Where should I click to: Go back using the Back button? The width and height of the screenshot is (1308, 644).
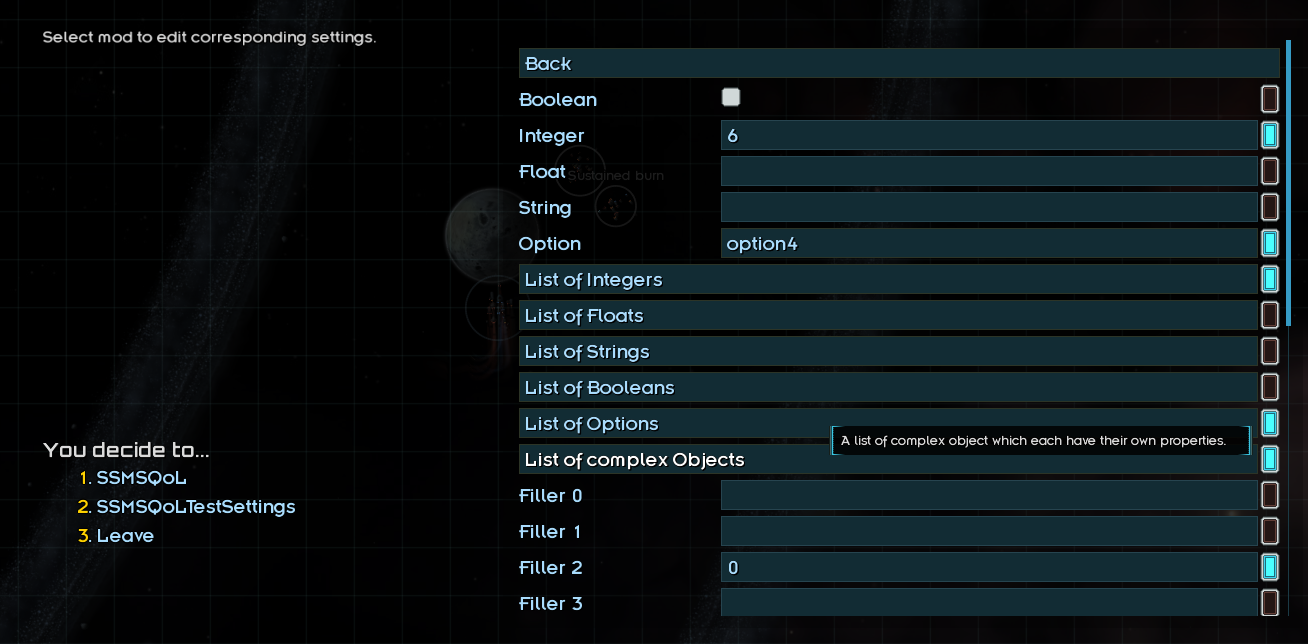[x=898, y=63]
